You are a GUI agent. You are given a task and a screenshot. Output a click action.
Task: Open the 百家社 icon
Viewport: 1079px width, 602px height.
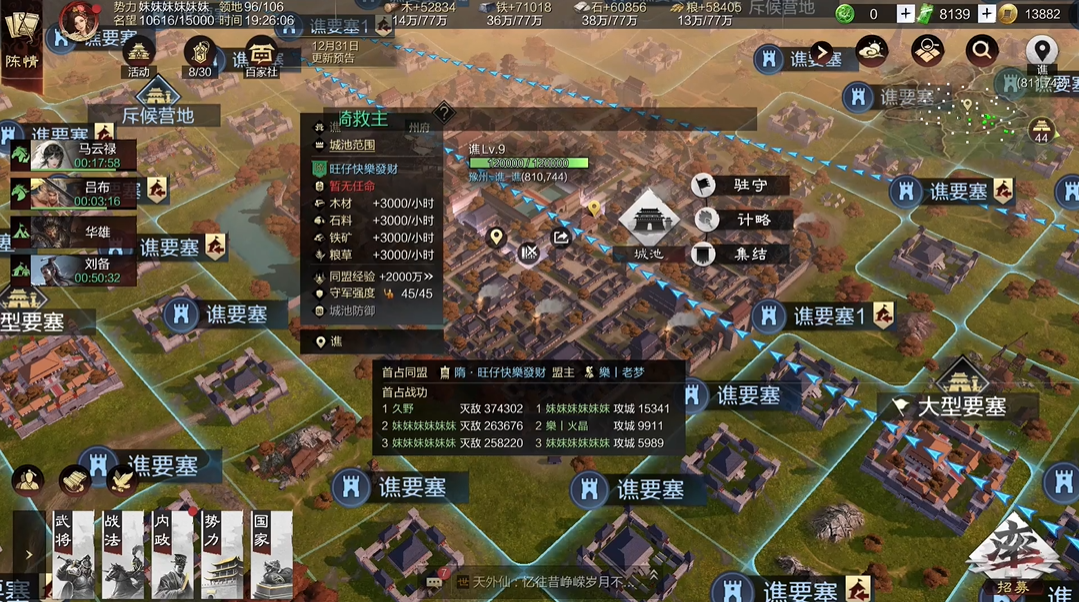(x=261, y=55)
